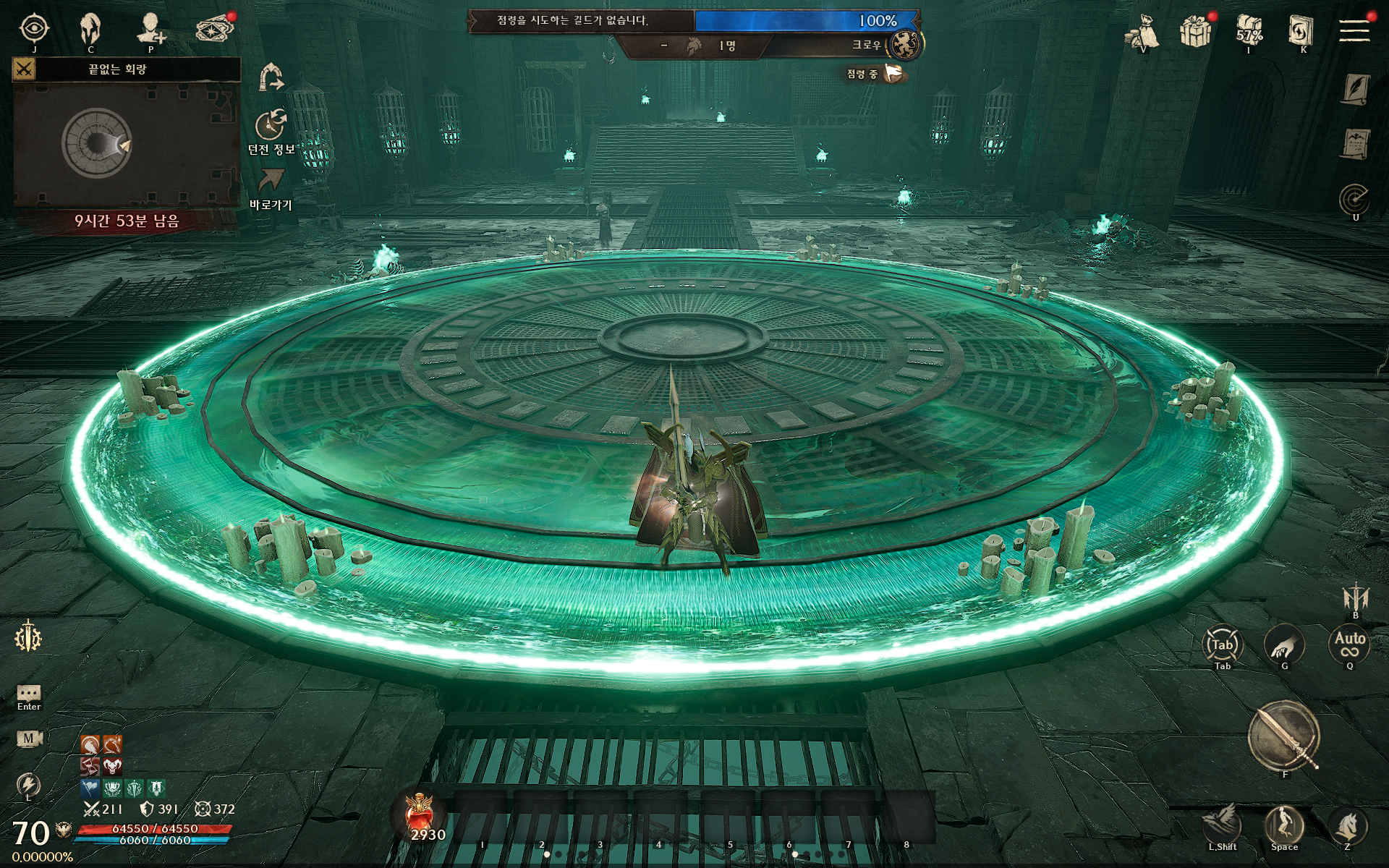Open 던전 정보 dungeon info
This screenshot has height=868, width=1389.
271,127
